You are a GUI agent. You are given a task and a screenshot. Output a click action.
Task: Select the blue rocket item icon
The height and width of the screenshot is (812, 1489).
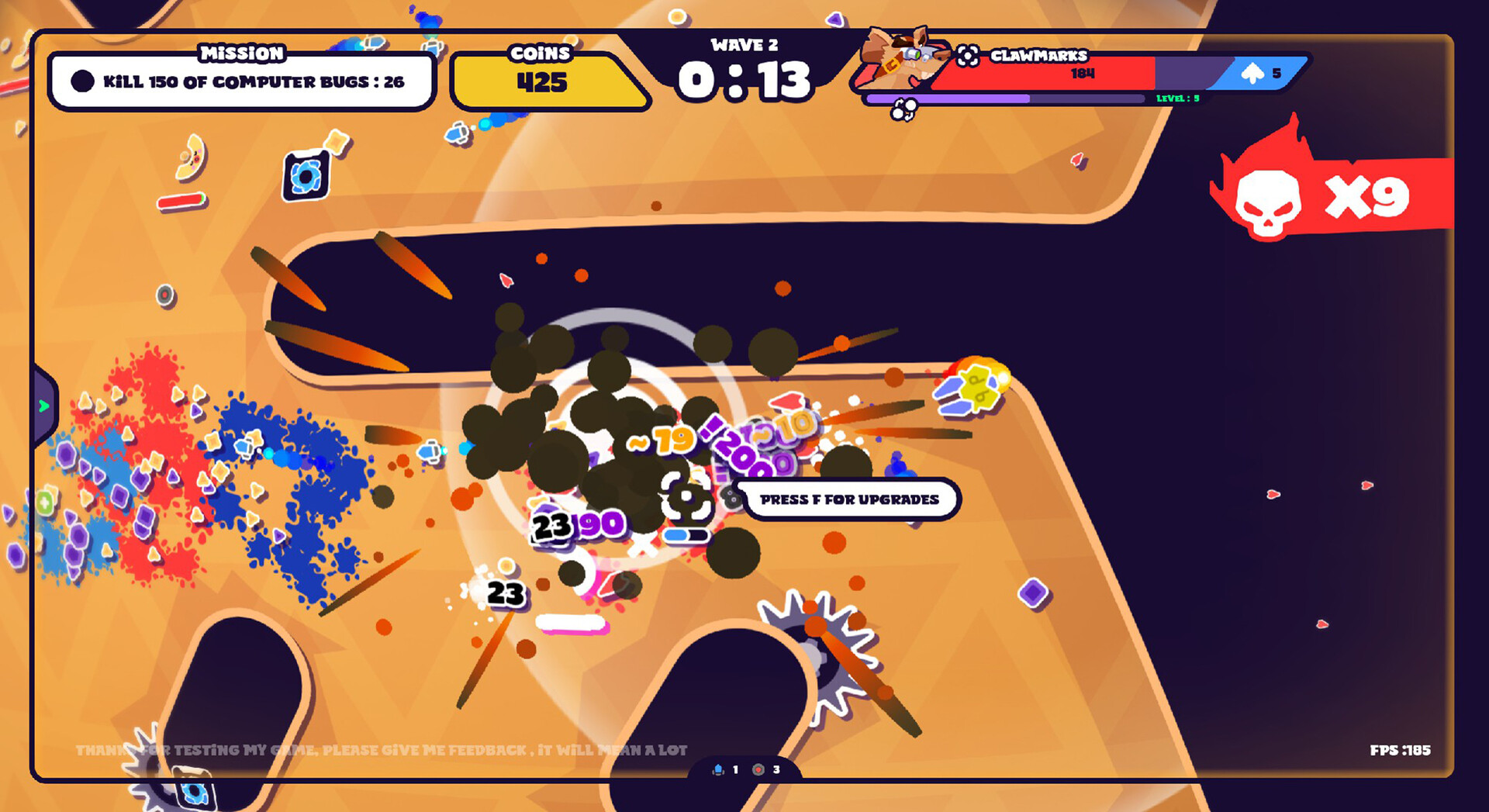click(x=718, y=769)
